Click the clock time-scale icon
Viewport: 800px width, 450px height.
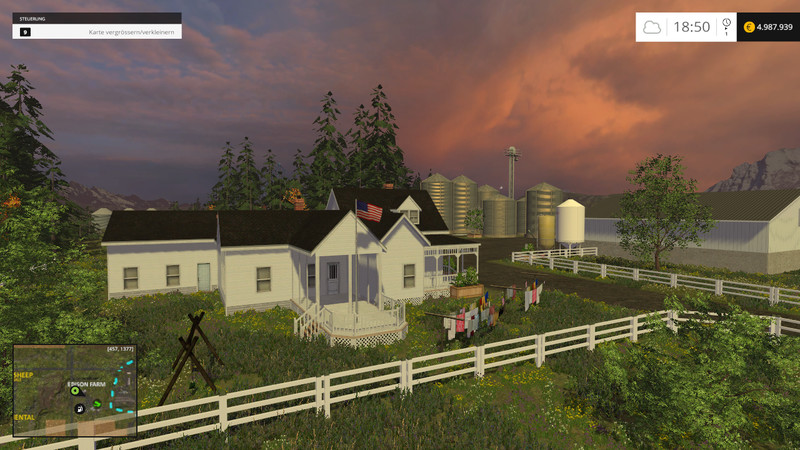(726, 23)
